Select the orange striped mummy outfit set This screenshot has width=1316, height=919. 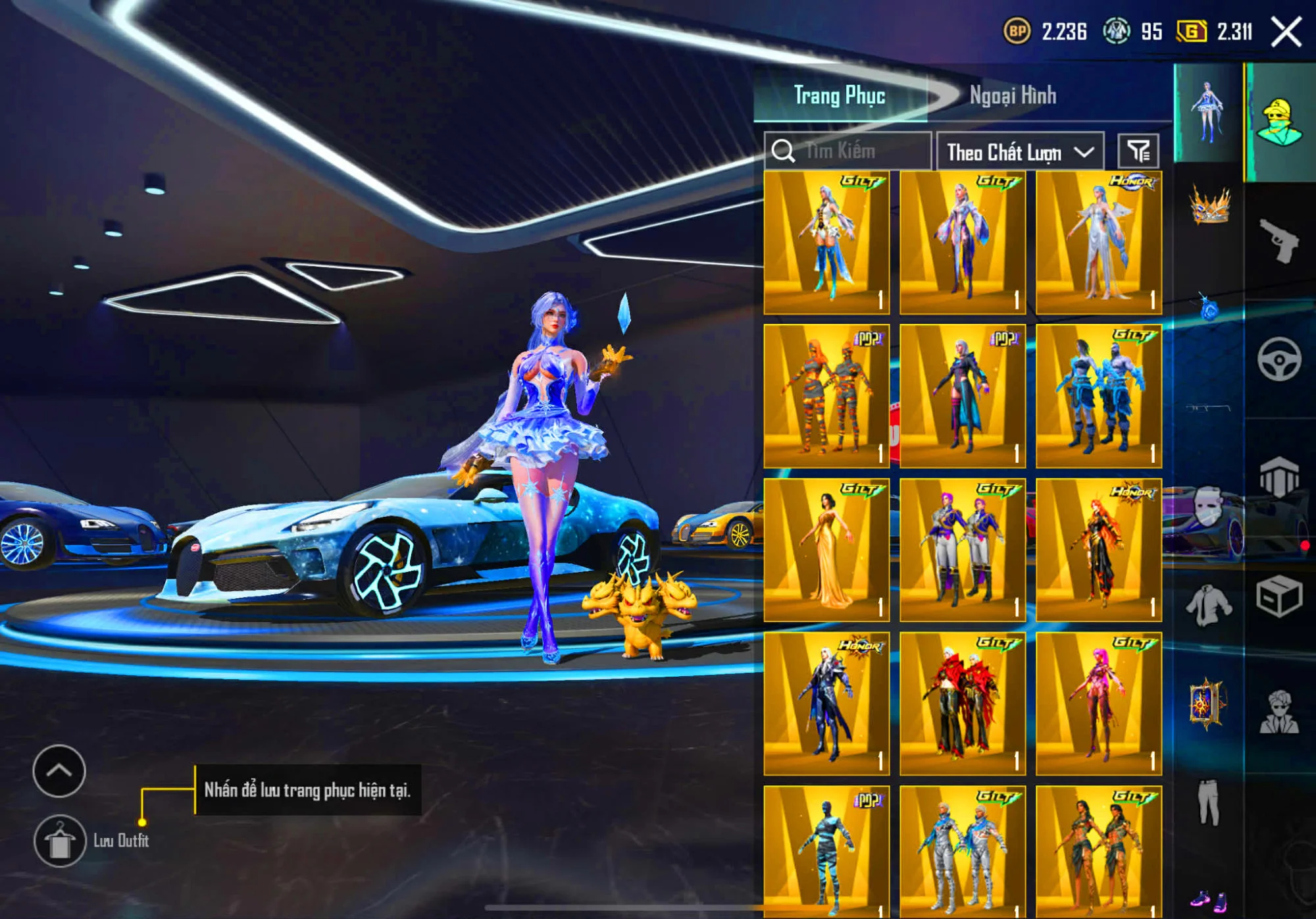click(x=826, y=396)
